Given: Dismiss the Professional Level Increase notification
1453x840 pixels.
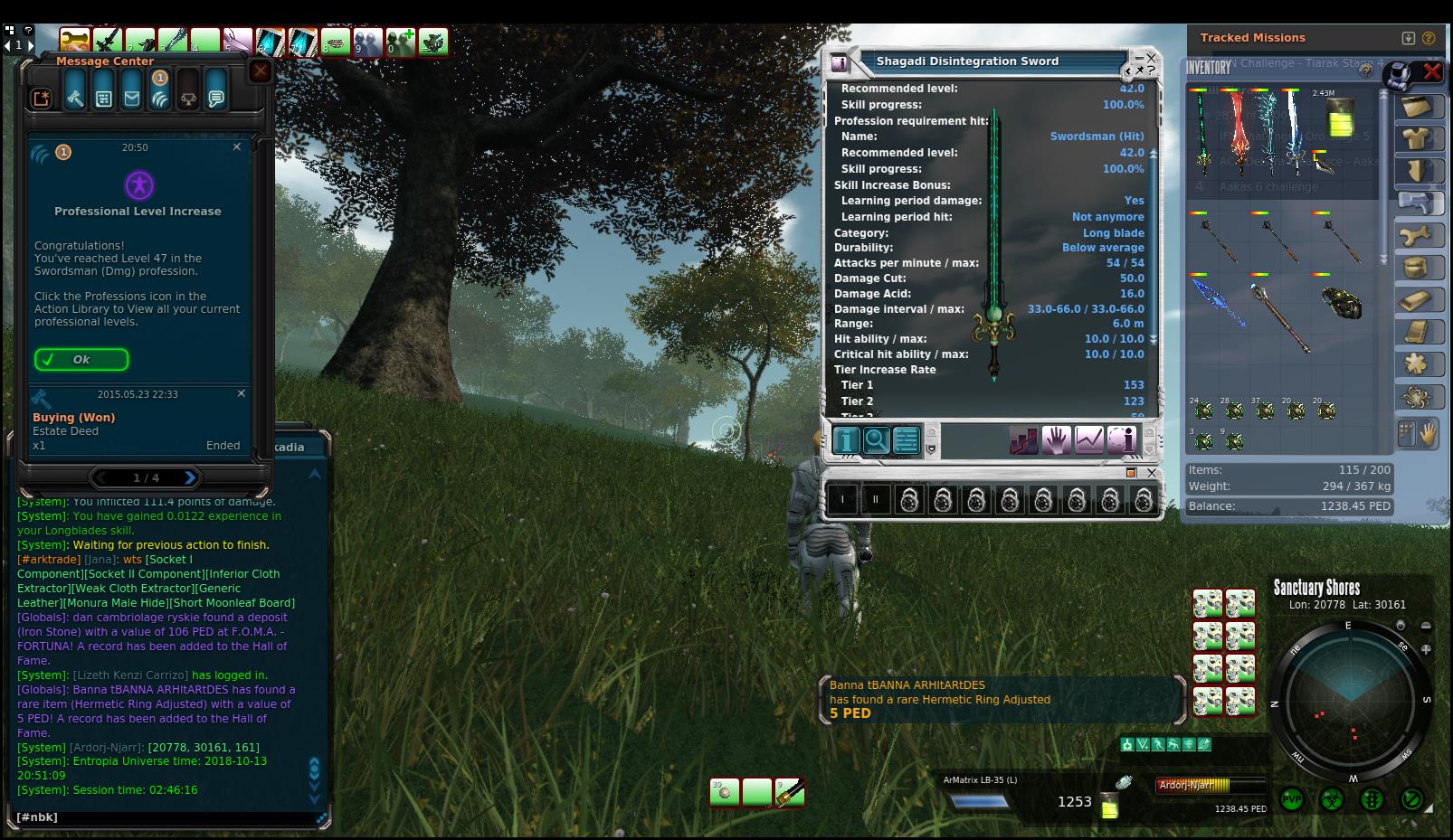Looking at the screenshot, I should (x=237, y=146).
